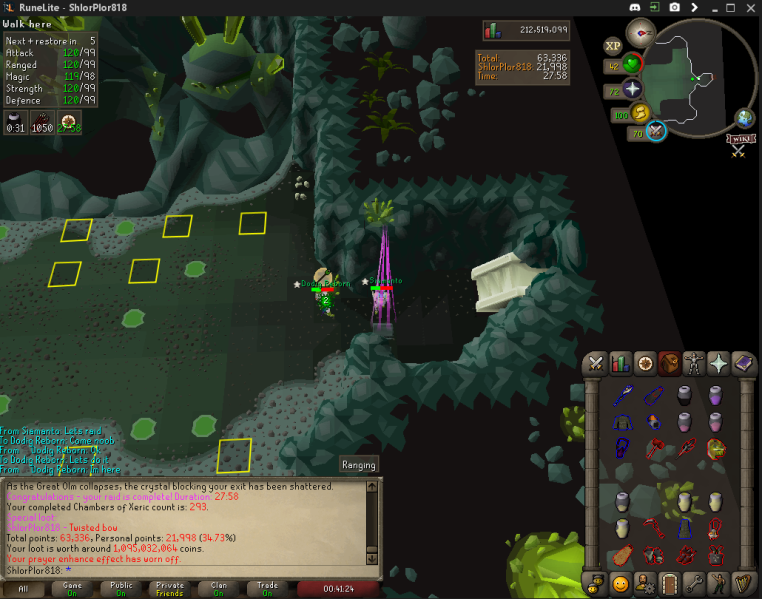Image resolution: width=762 pixels, height=599 pixels.
Task: Activate the Quick Prayers orb
Action: (x=632, y=90)
